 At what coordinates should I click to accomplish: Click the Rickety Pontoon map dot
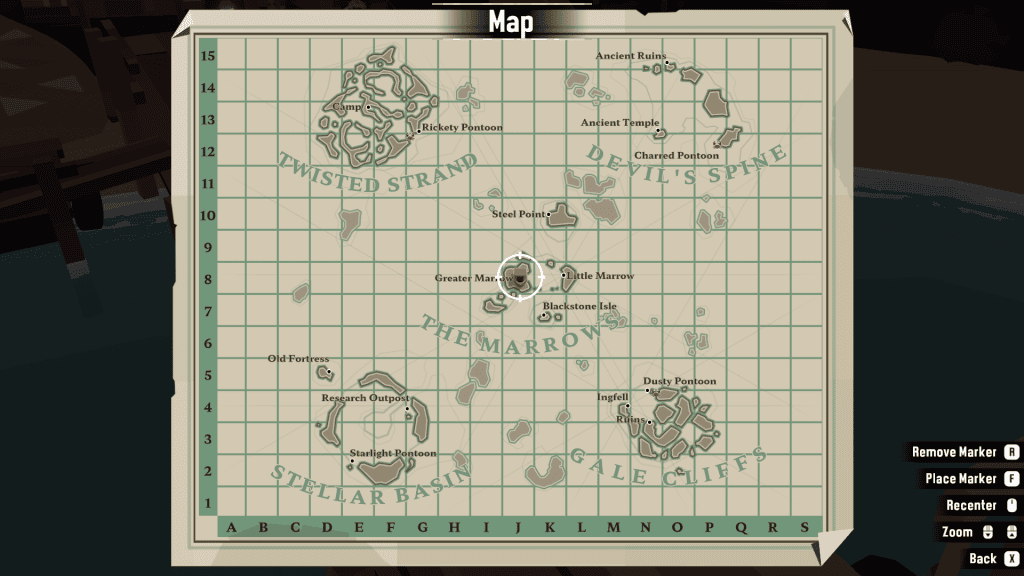pyautogui.click(x=418, y=130)
